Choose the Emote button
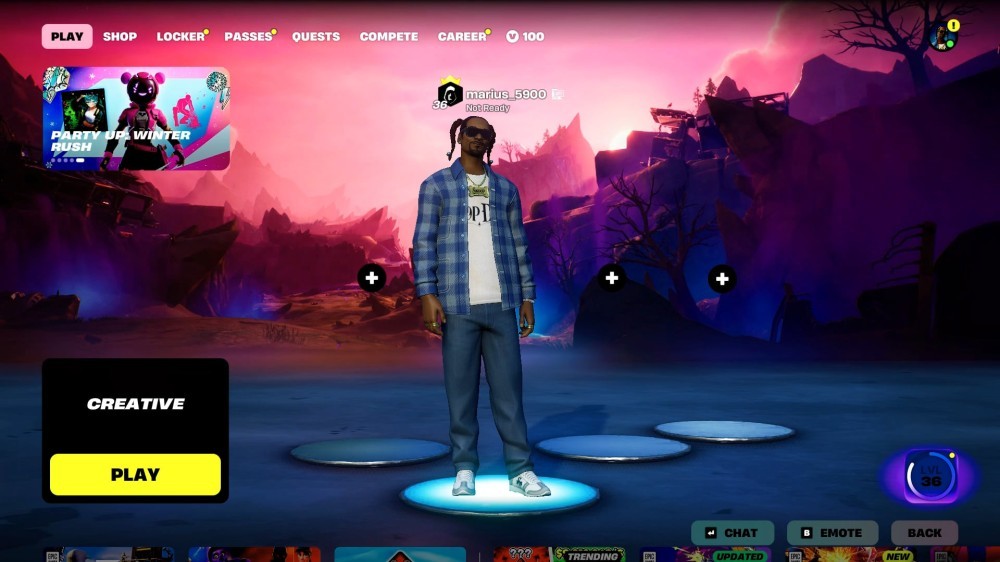1000x562 pixels. point(832,533)
